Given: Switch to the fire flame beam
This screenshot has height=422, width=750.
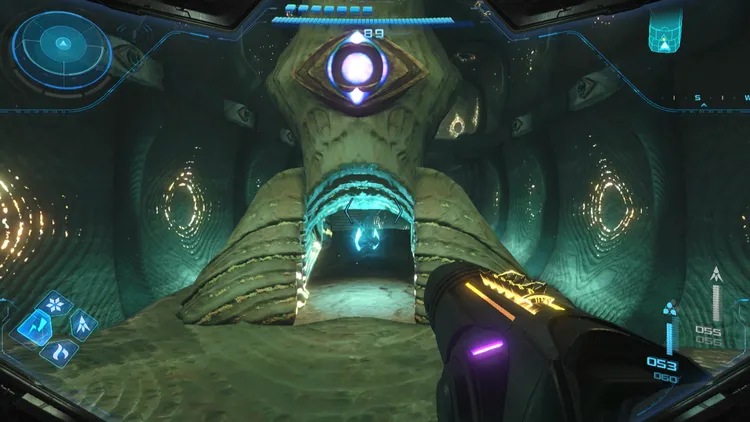Looking at the screenshot, I should coord(57,350).
